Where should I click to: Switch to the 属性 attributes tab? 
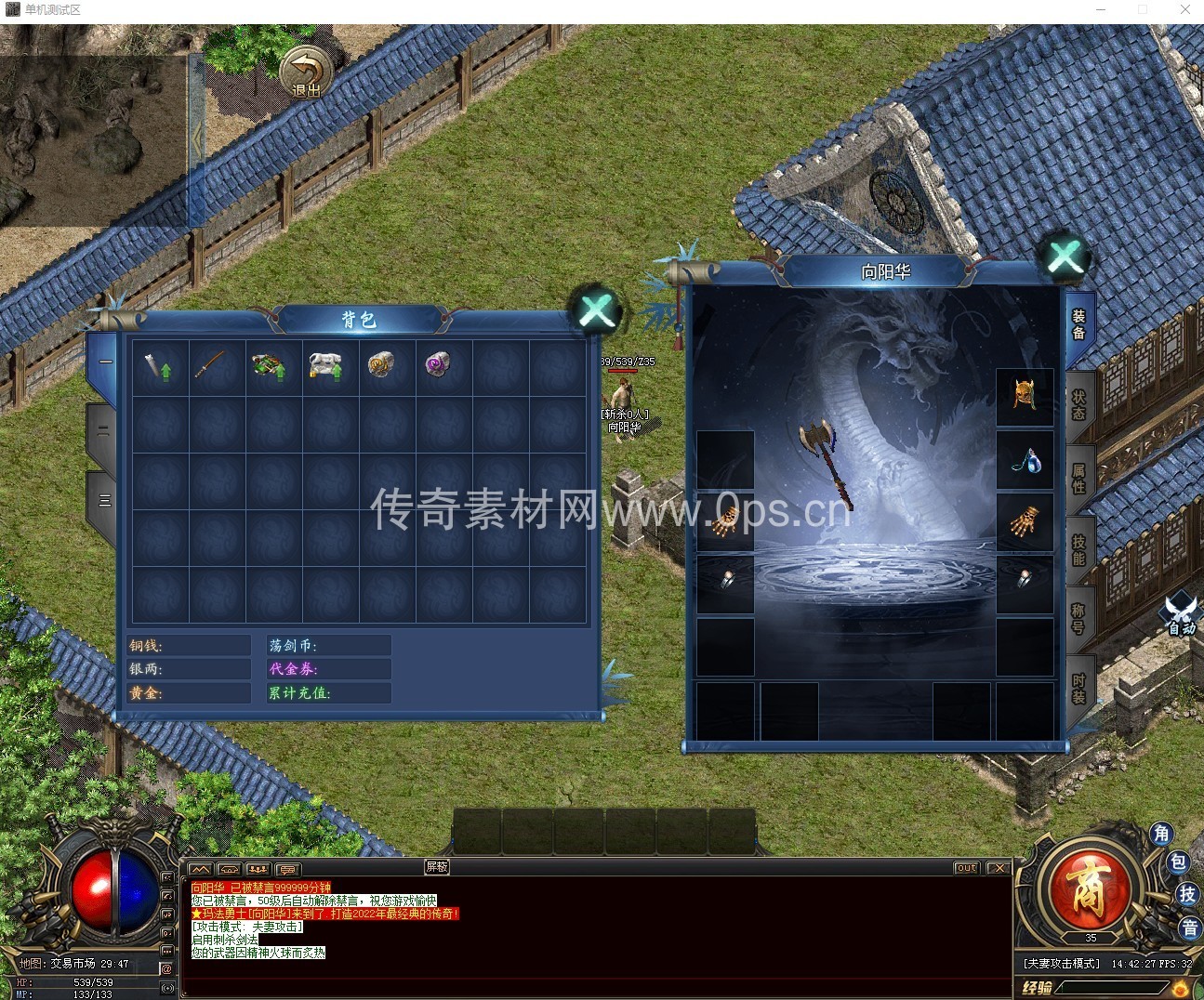pyautogui.click(x=1078, y=477)
